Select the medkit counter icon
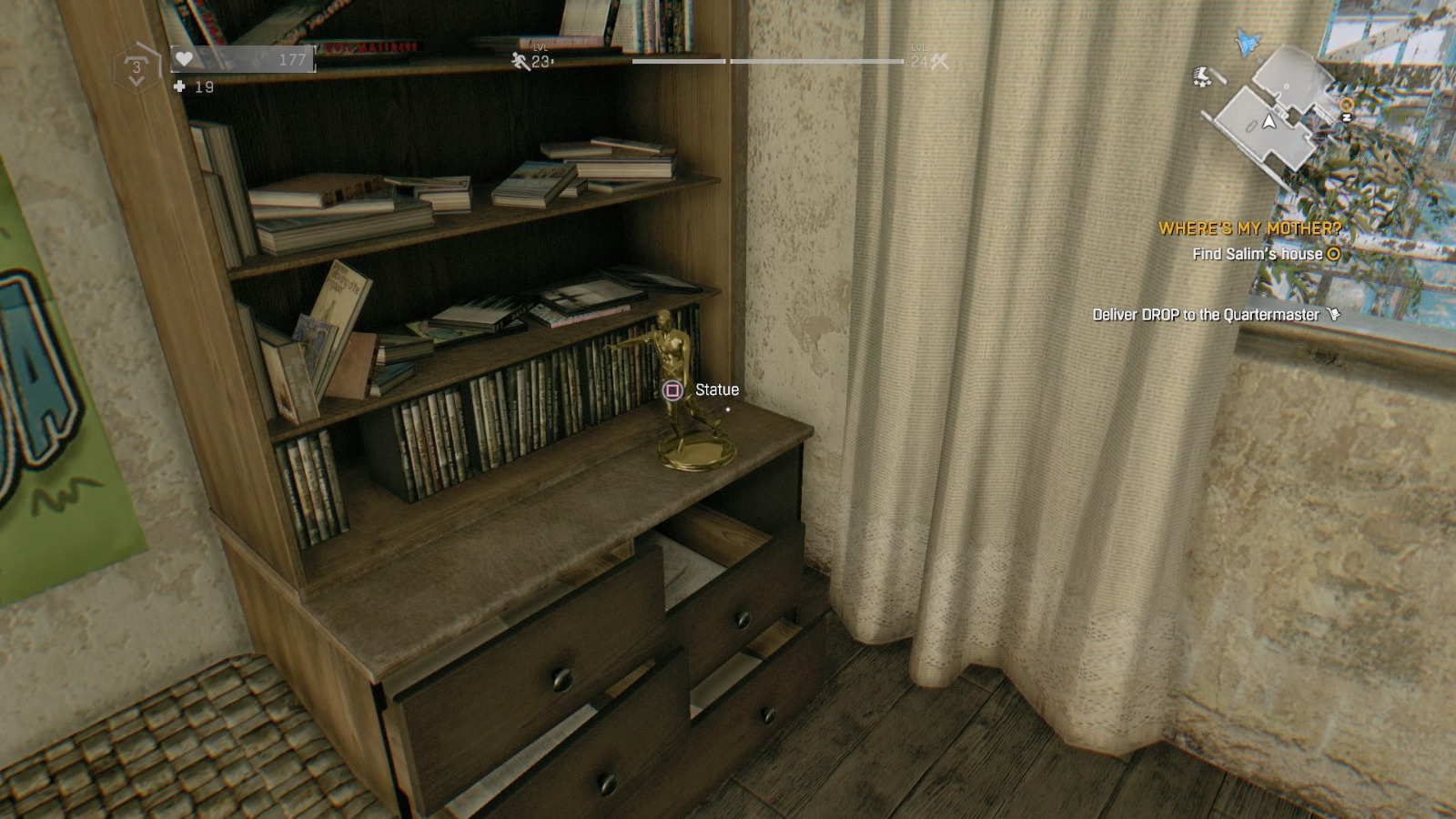Image resolution: width=1456 pixels, height=819 pixels. (x=179, y=87)
